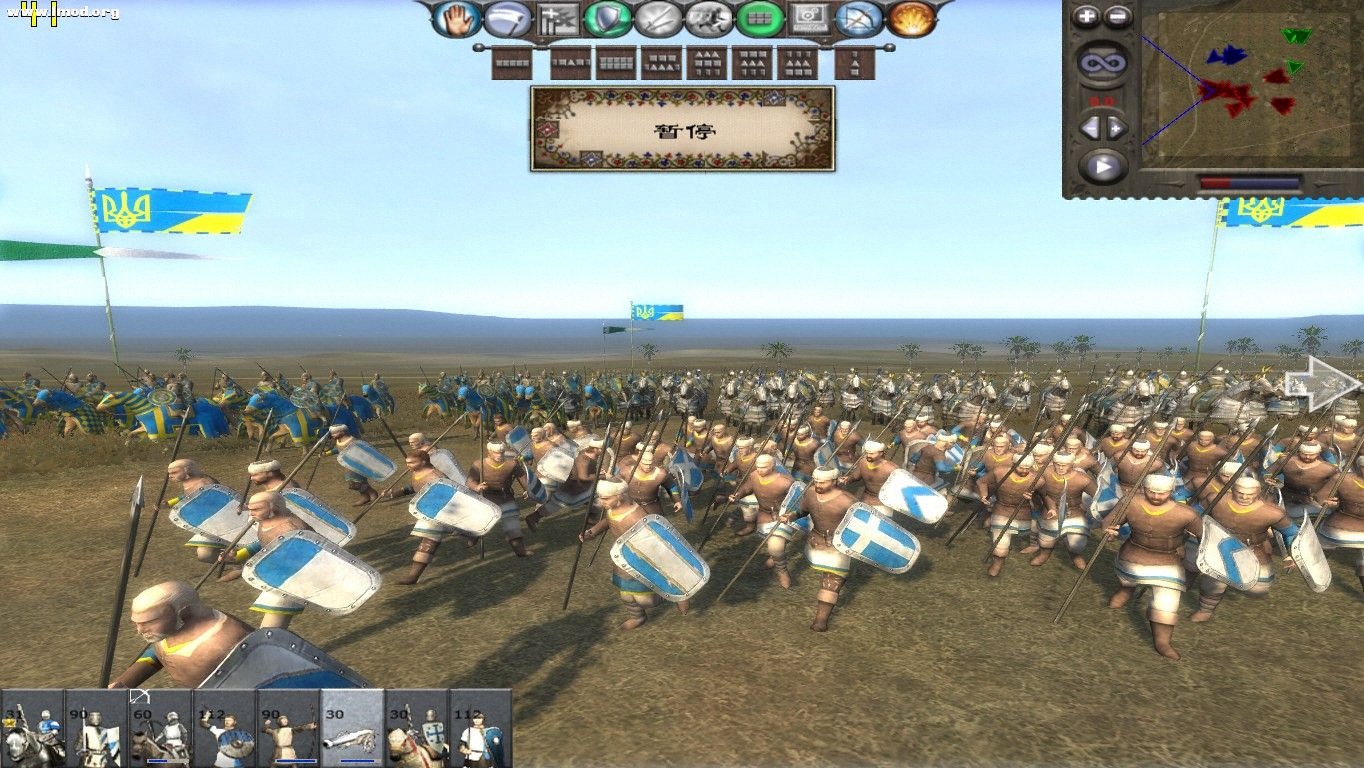Click the battle options camera icon
This screenshot has width=1364, height=768.
(x=808, y=22)
